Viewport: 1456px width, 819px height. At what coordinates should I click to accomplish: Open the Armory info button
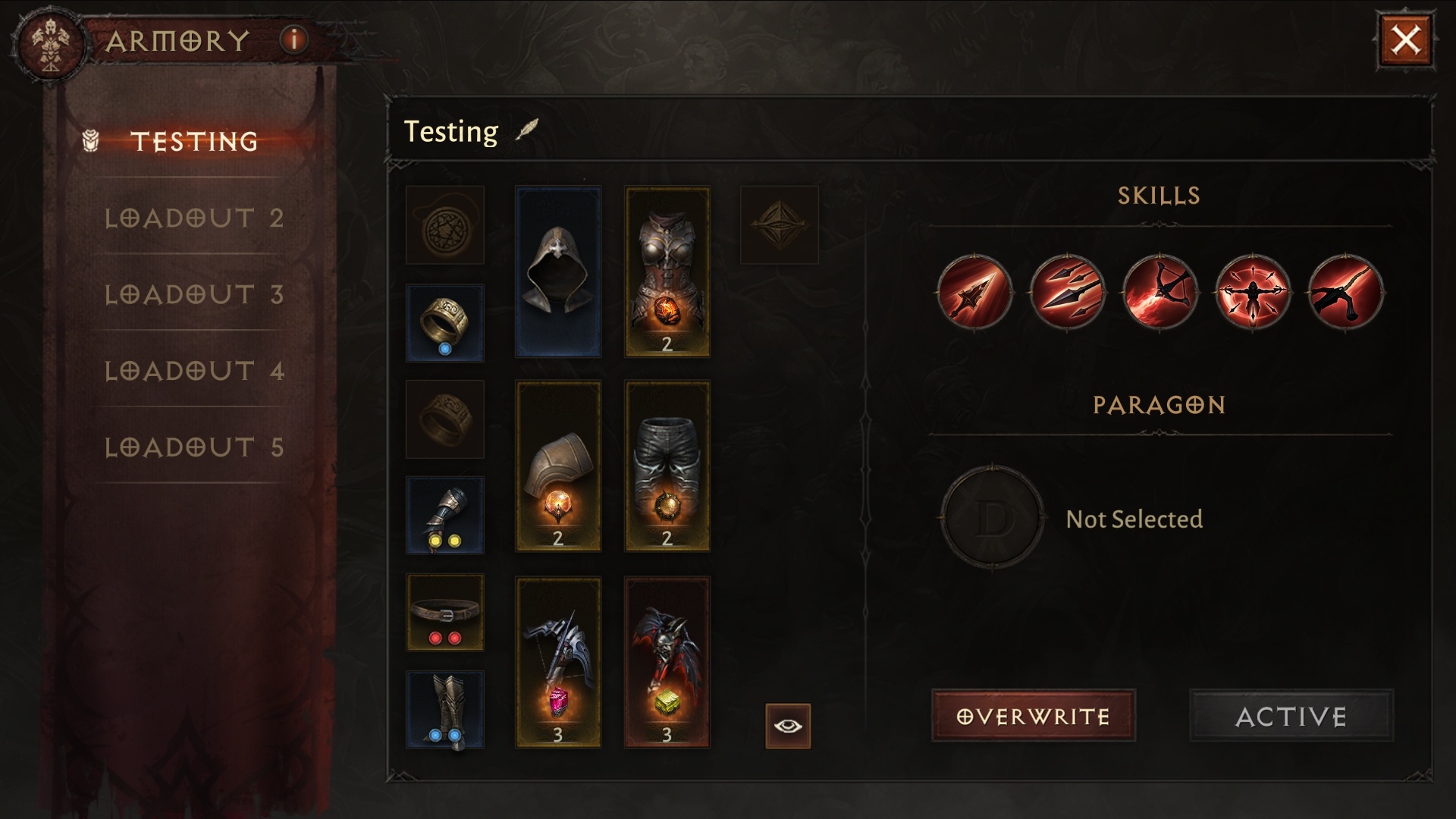(x=294, y=39)
